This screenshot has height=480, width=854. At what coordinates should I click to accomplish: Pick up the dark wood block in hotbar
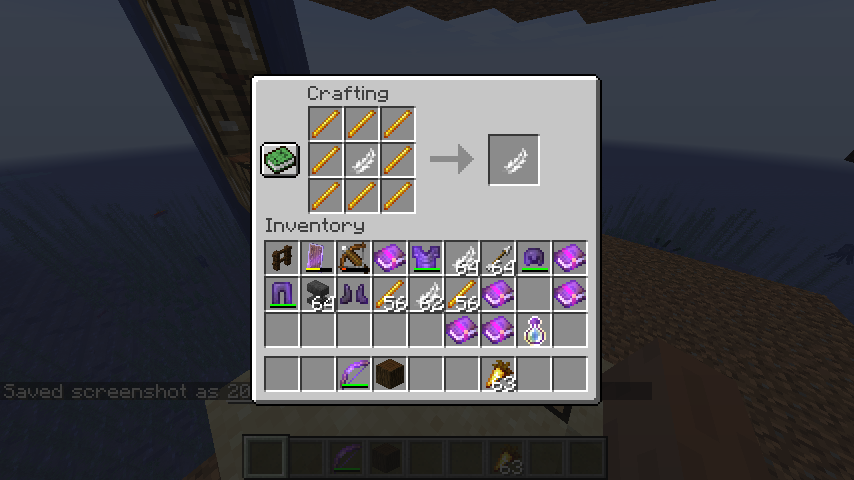(x=390, y=374)
